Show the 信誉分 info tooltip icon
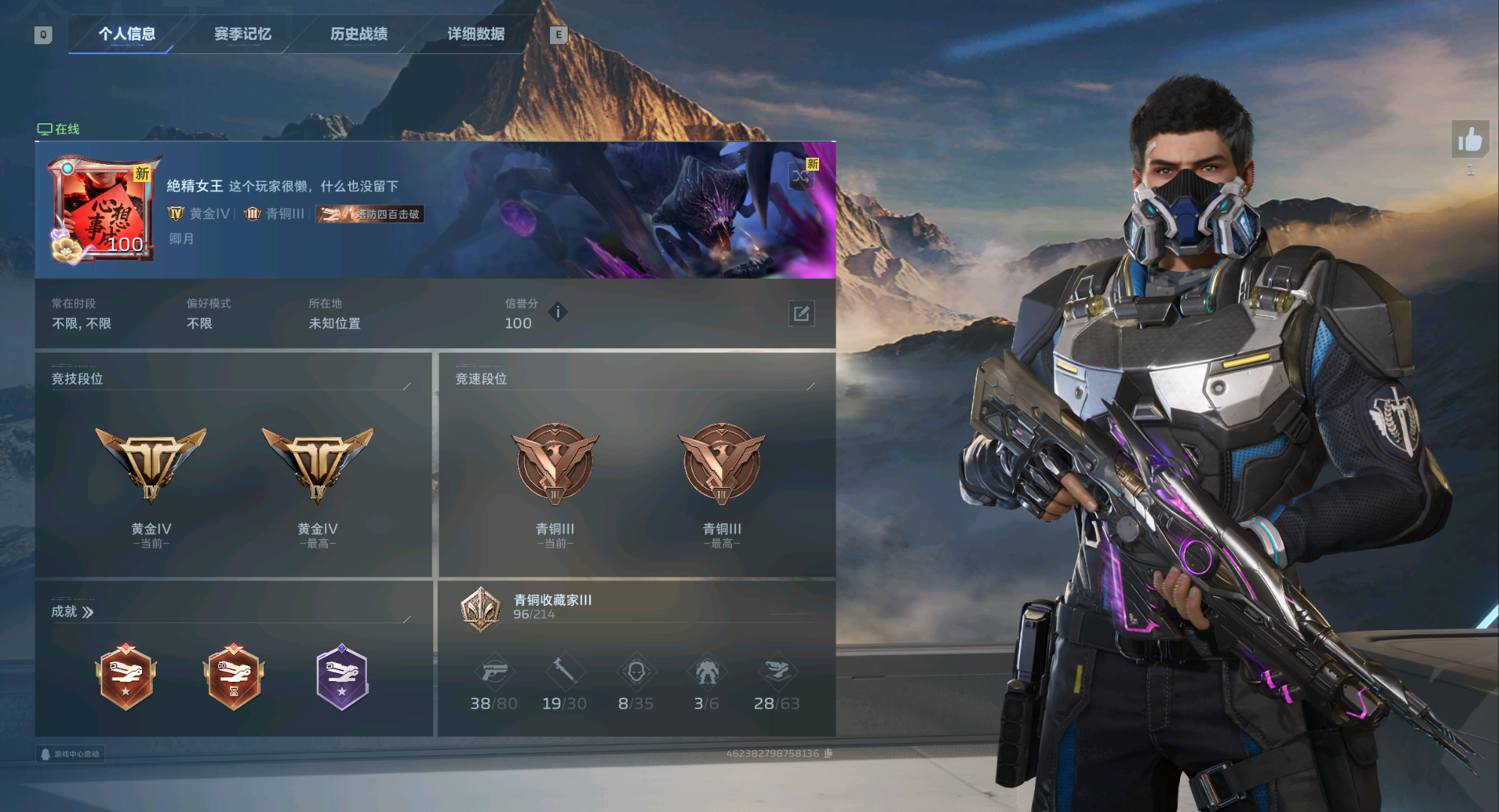 click(557, 311)
